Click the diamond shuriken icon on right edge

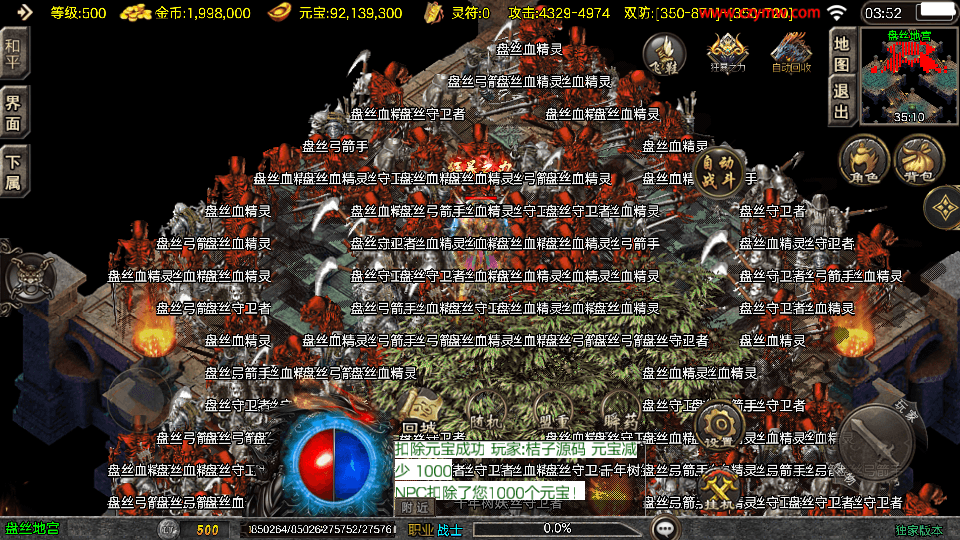coord(943,208)
